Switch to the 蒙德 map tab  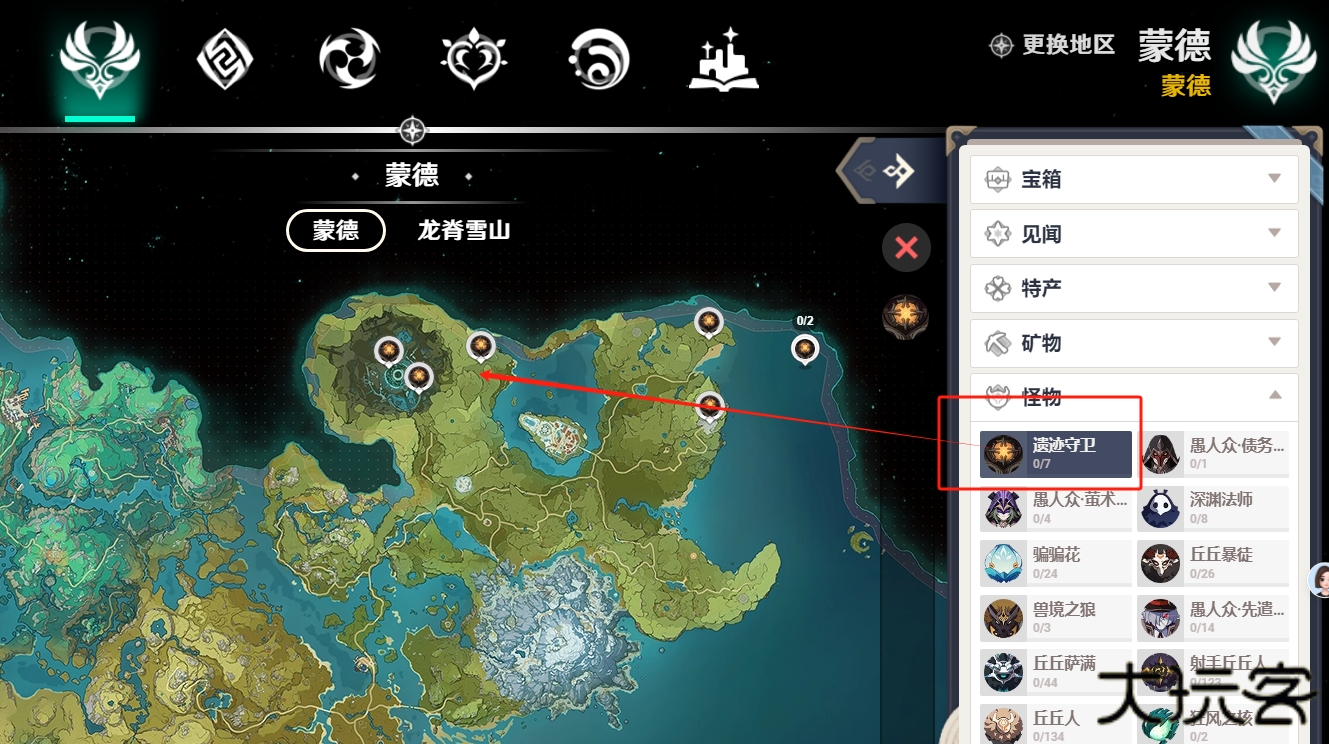335,231
